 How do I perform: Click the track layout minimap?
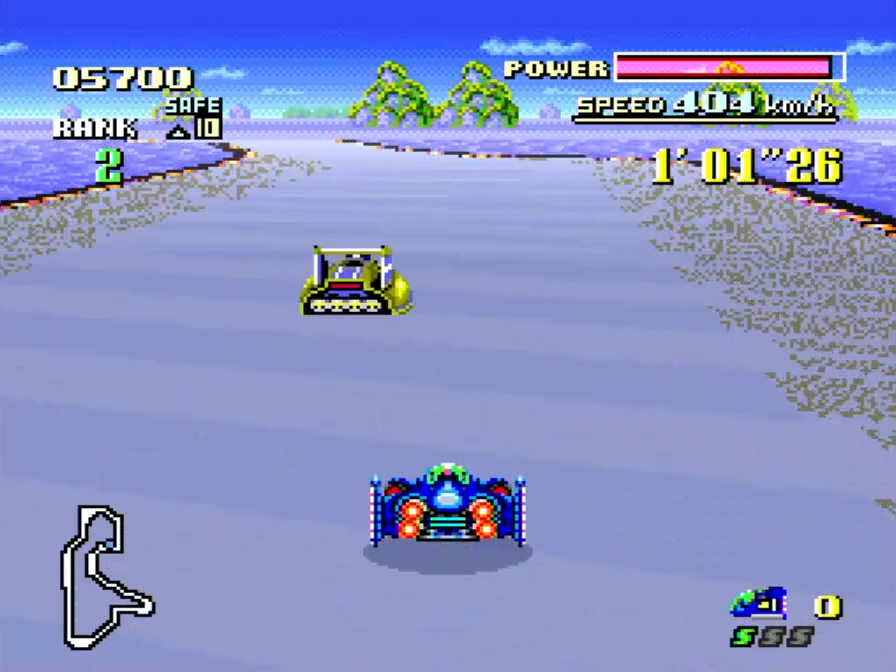[x=104, y=576]
